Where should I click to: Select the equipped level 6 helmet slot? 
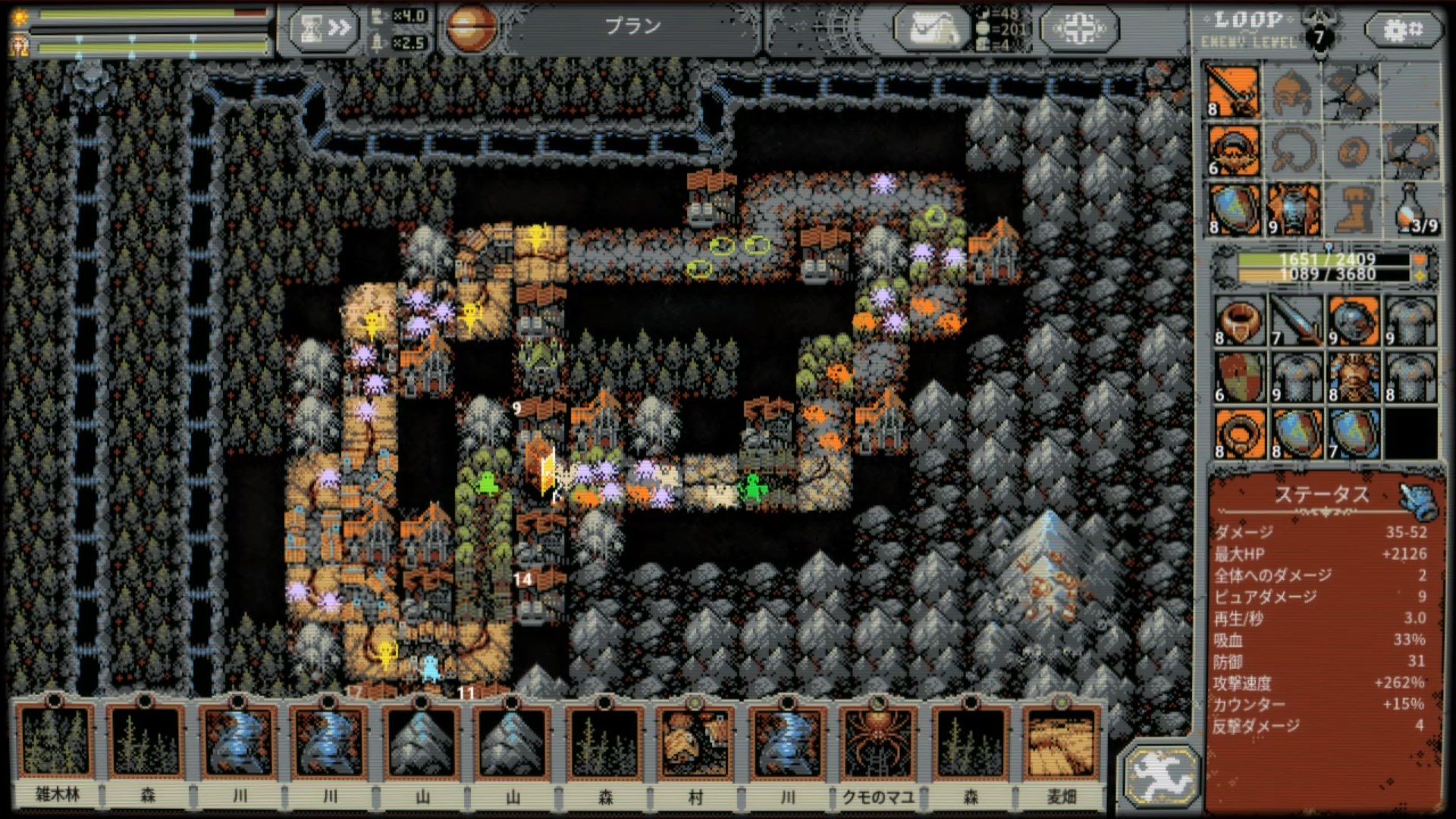(1235, 150)
